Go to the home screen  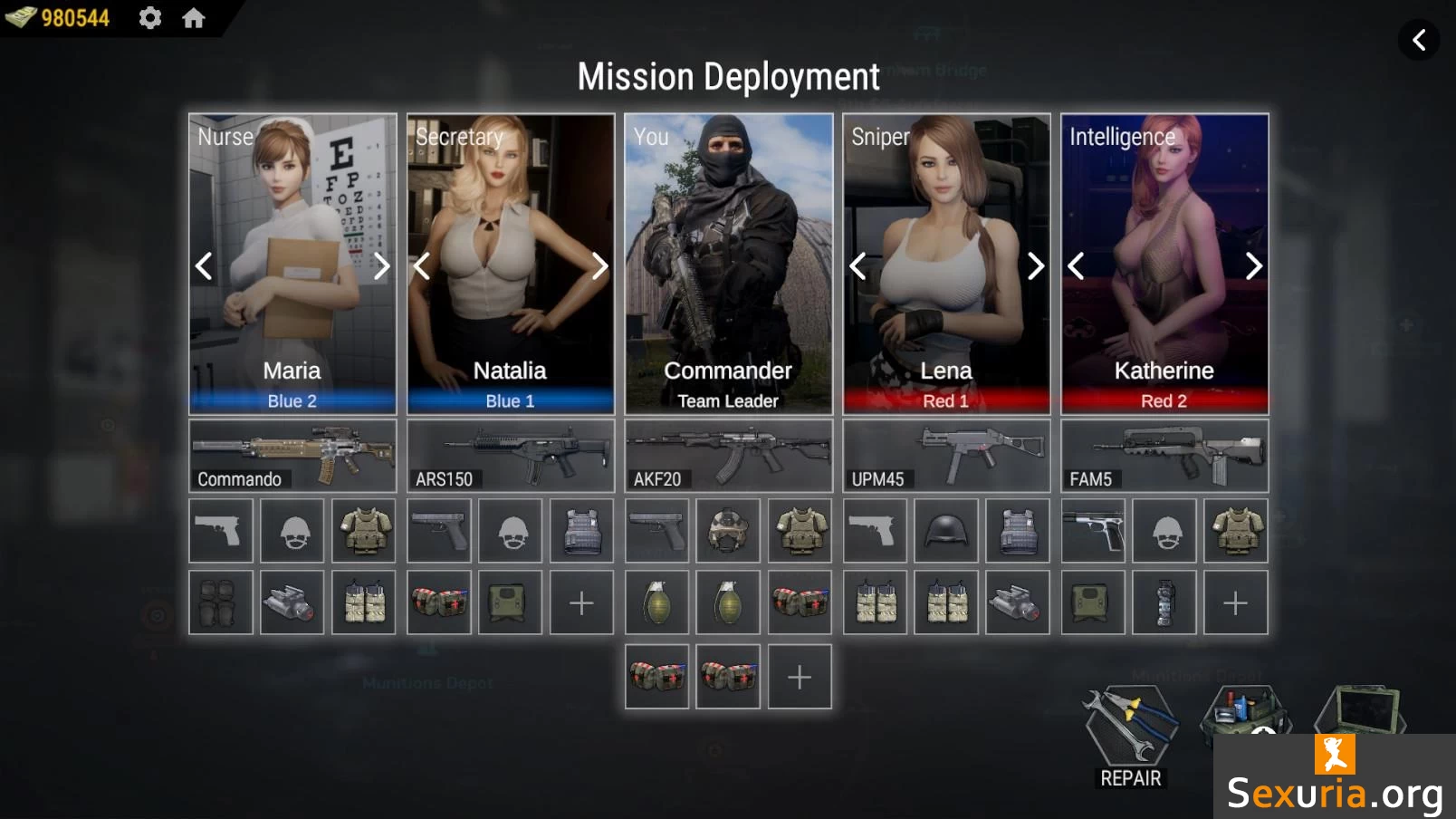coord(194,18)
